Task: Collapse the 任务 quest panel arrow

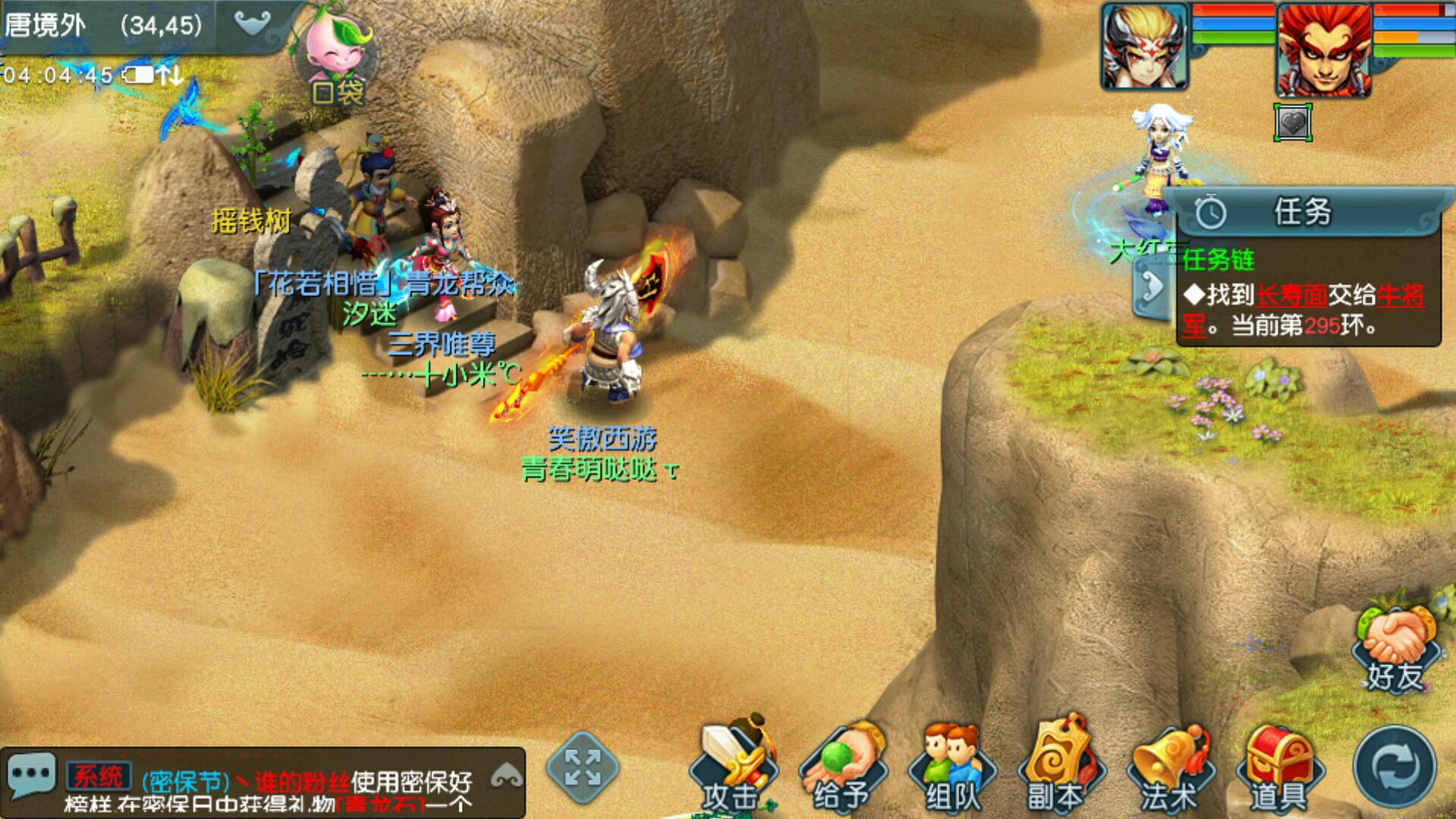Action: pos(1153,288)
